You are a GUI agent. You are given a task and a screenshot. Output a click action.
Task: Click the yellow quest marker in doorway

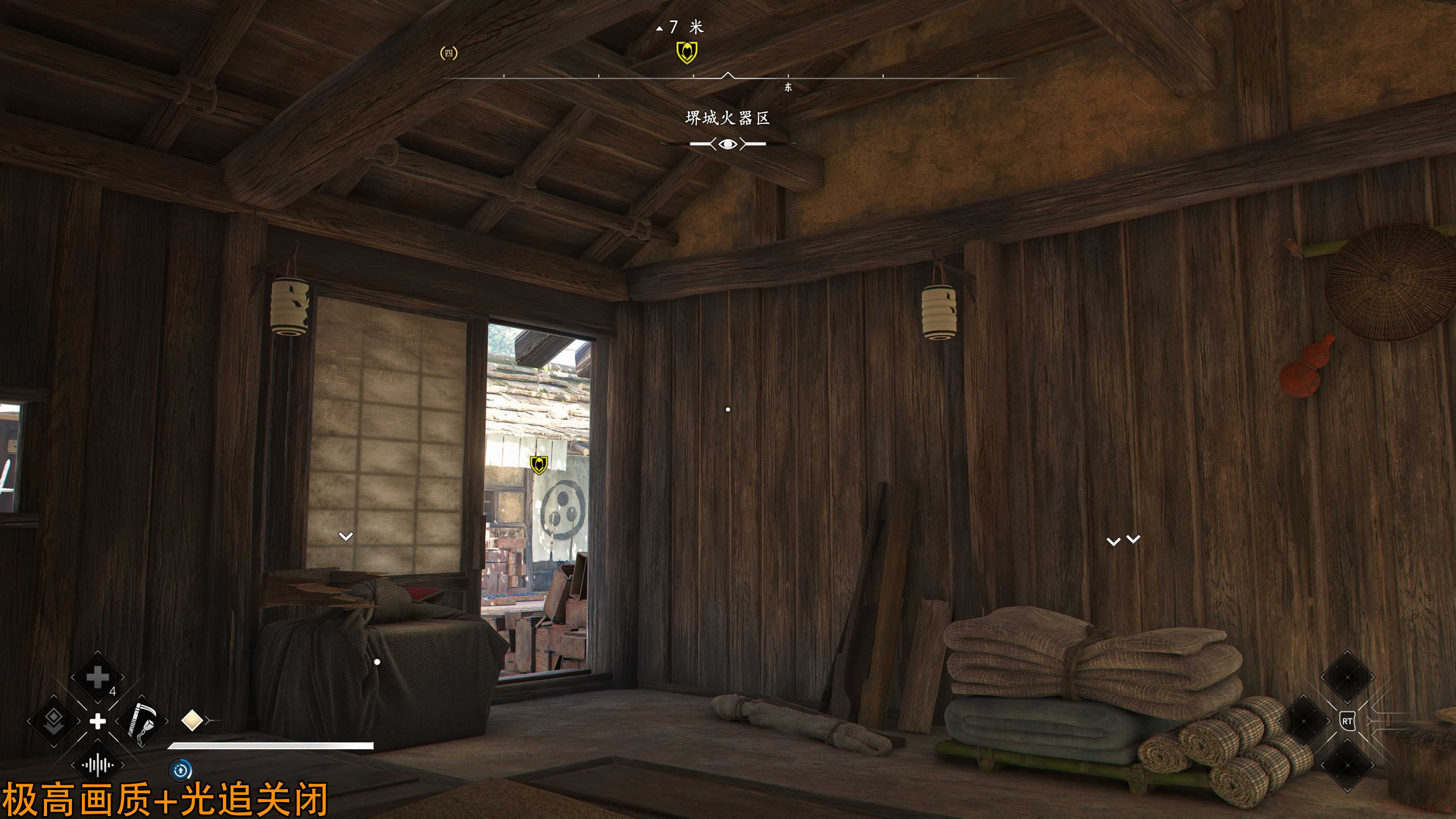coord(539,464)
